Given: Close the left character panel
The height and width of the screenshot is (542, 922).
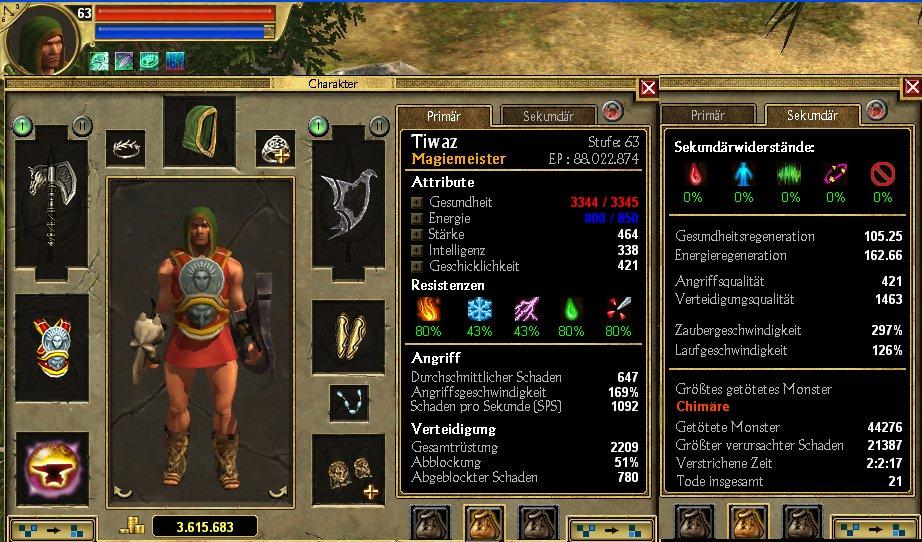Looking at the screenshot, I should [648, 88].
